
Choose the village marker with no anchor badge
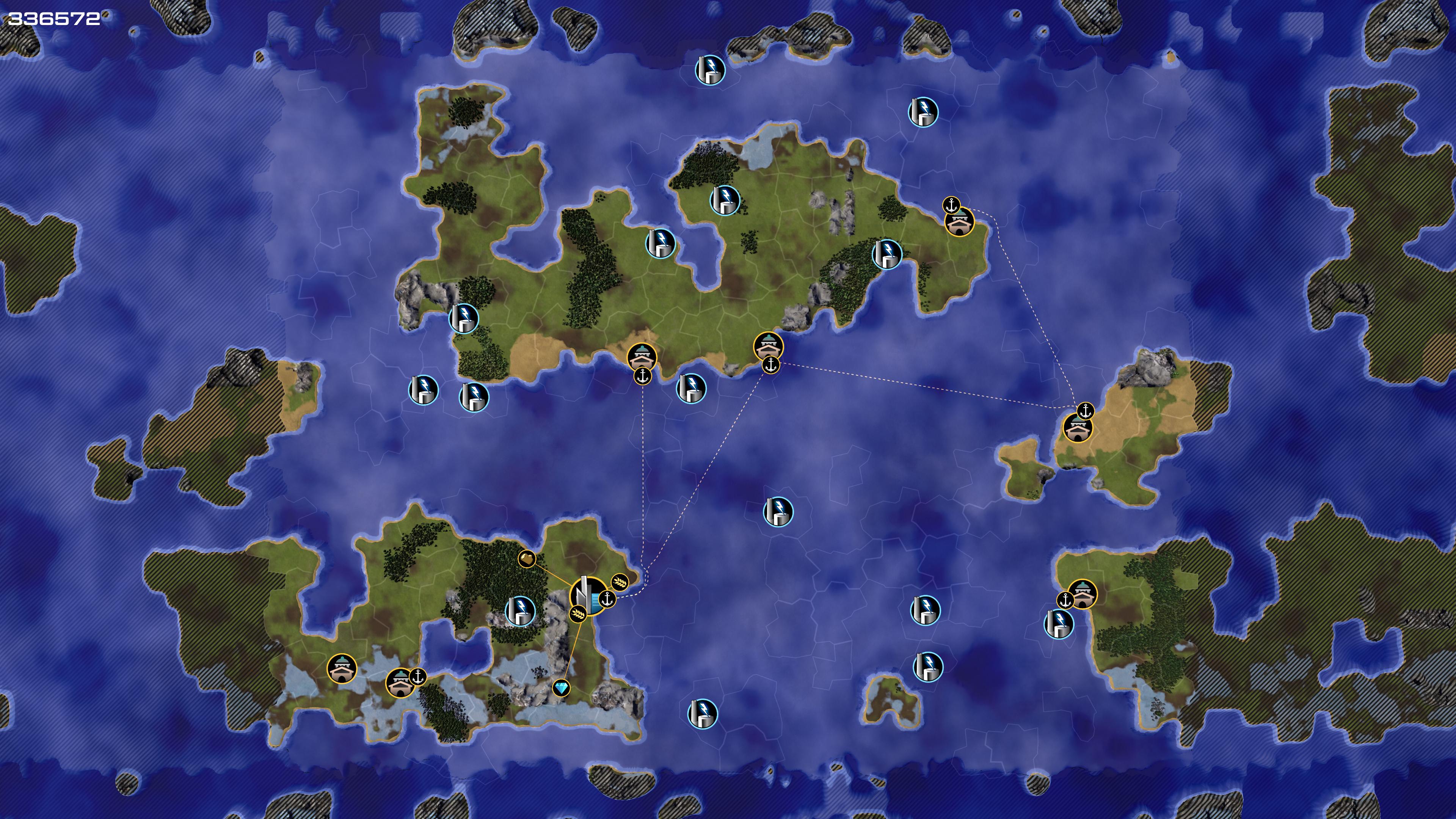pos(341,668)
